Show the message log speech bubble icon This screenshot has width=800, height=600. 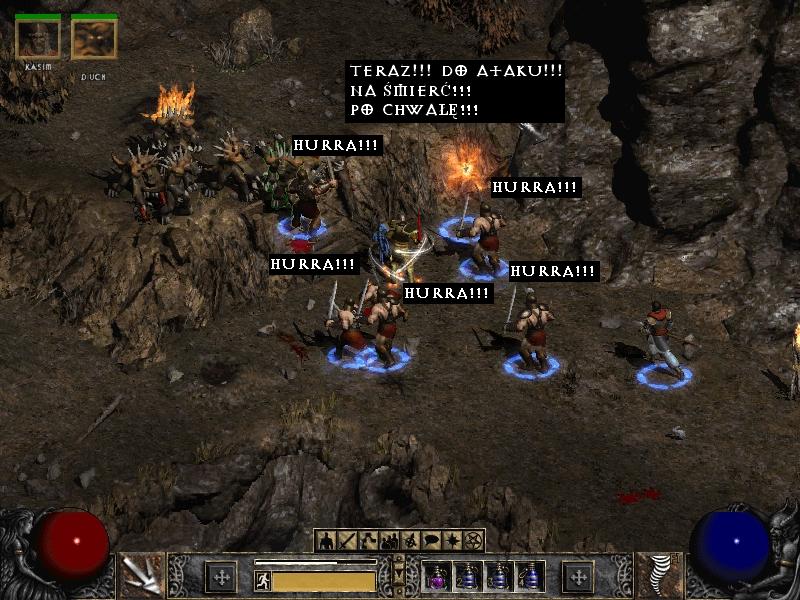tap(431, 541)
